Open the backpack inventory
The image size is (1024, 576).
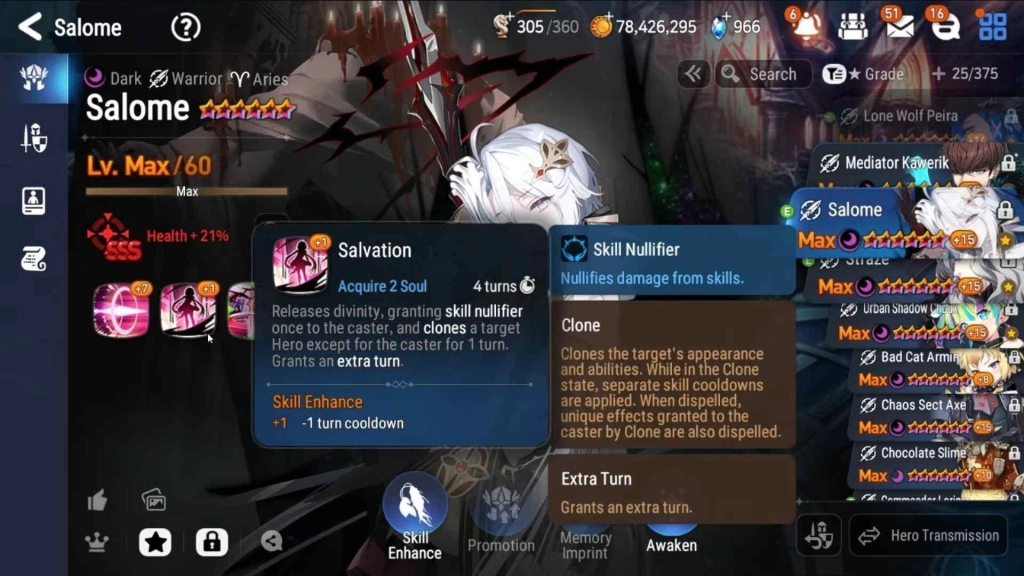coord(852,27)
